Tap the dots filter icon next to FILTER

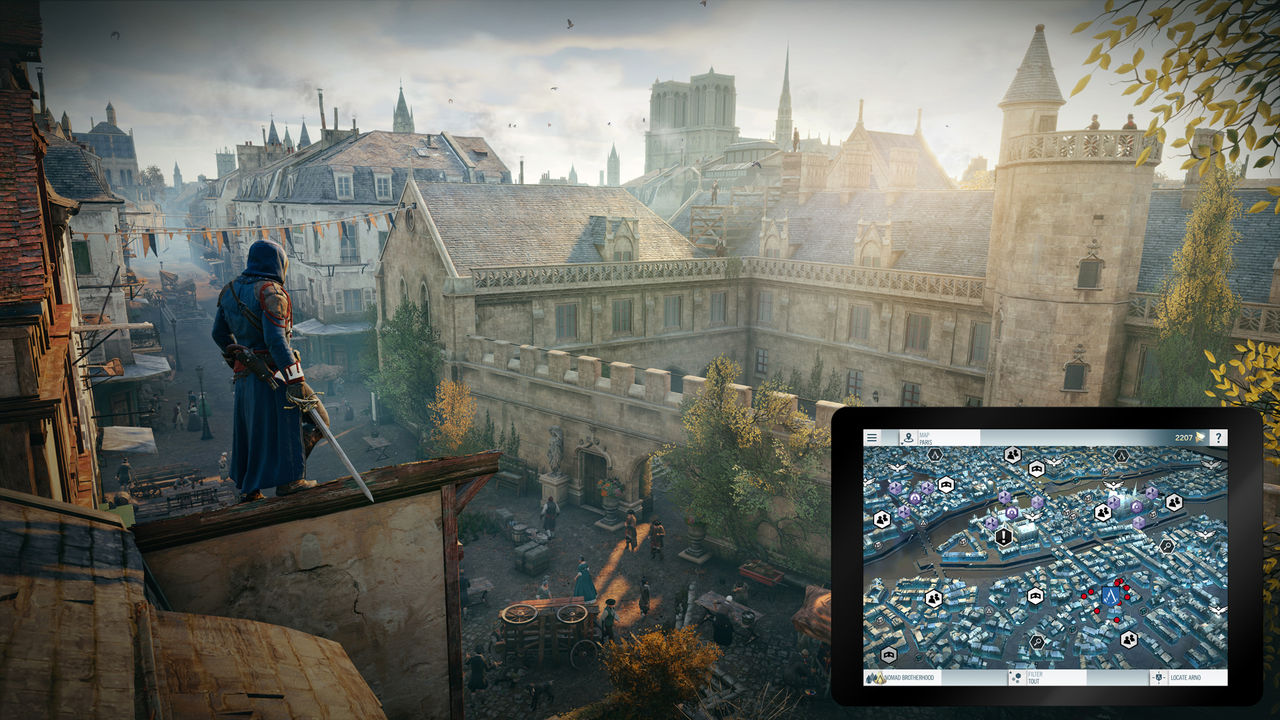[1018, 676]
